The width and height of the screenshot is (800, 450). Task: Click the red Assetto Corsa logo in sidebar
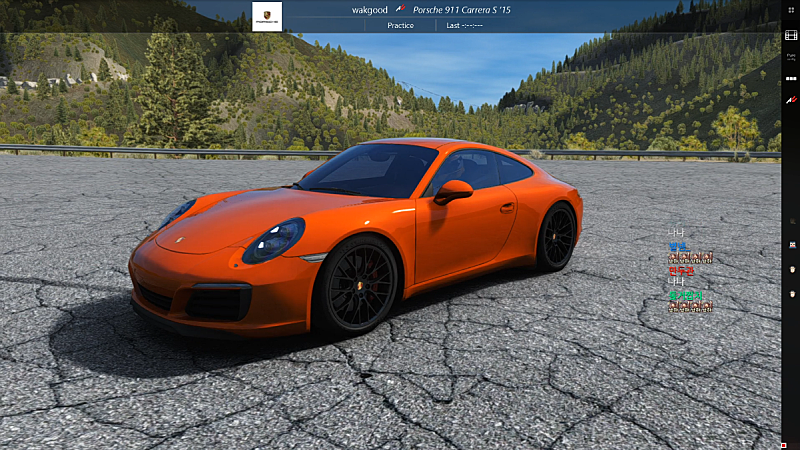tap(791, 100)
